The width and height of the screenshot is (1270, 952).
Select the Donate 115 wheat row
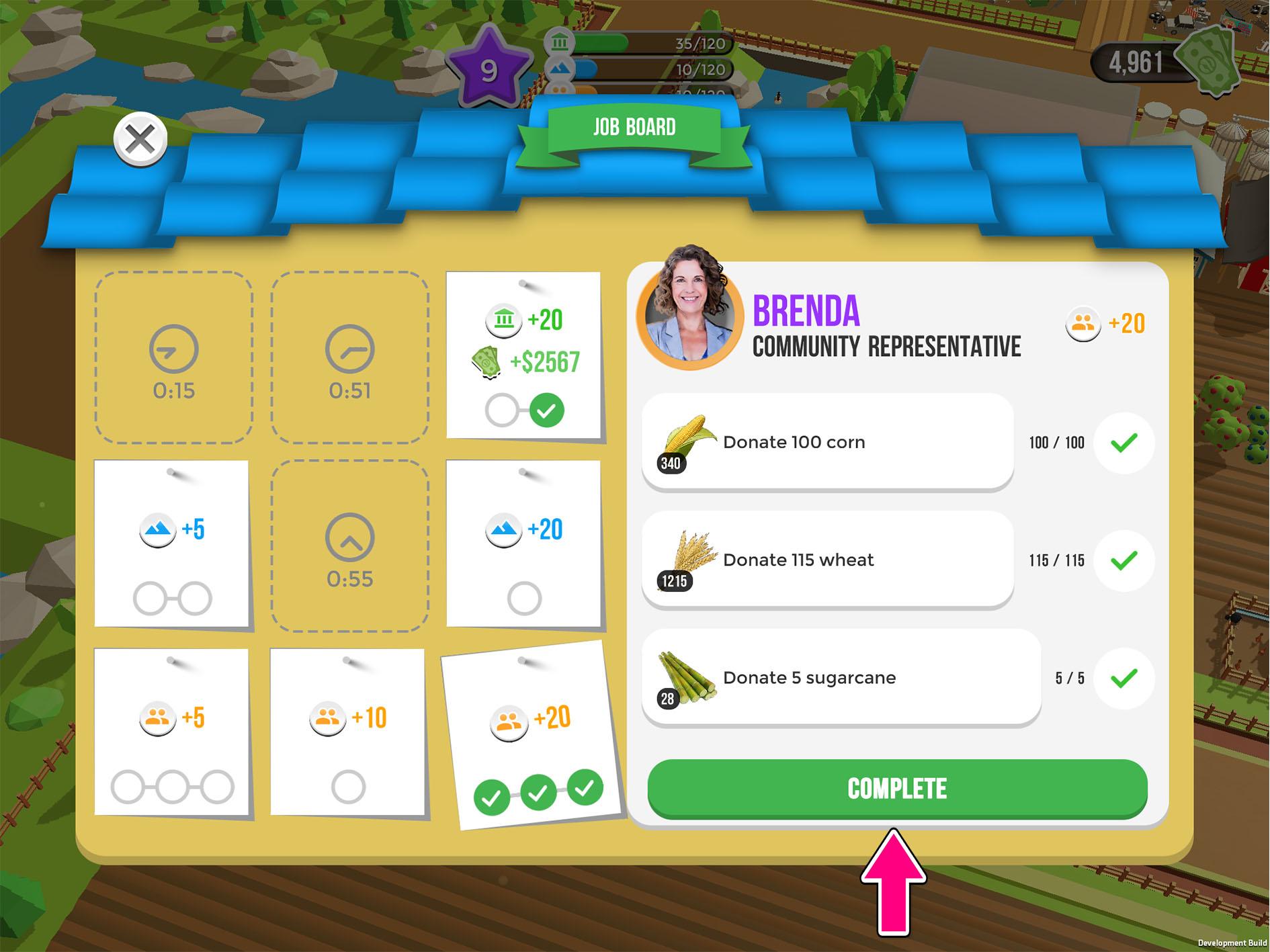(x=827, y=560)
